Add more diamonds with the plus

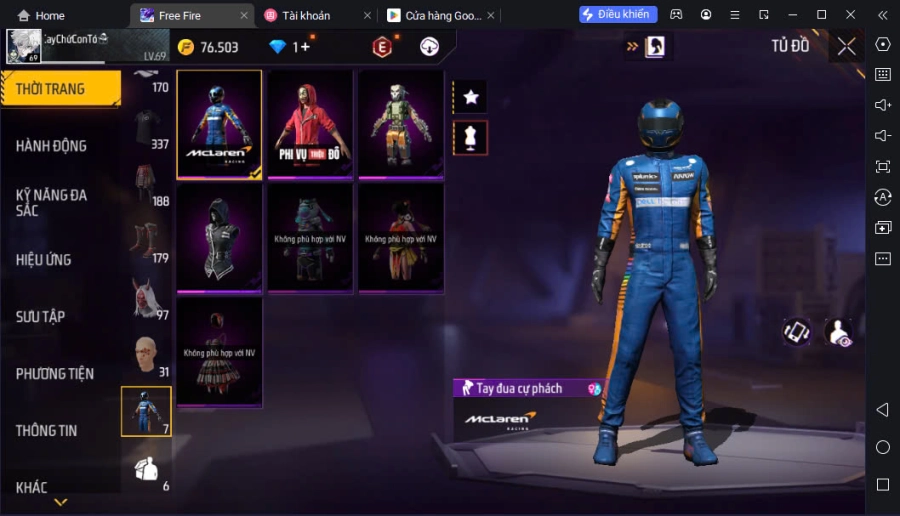305,47
